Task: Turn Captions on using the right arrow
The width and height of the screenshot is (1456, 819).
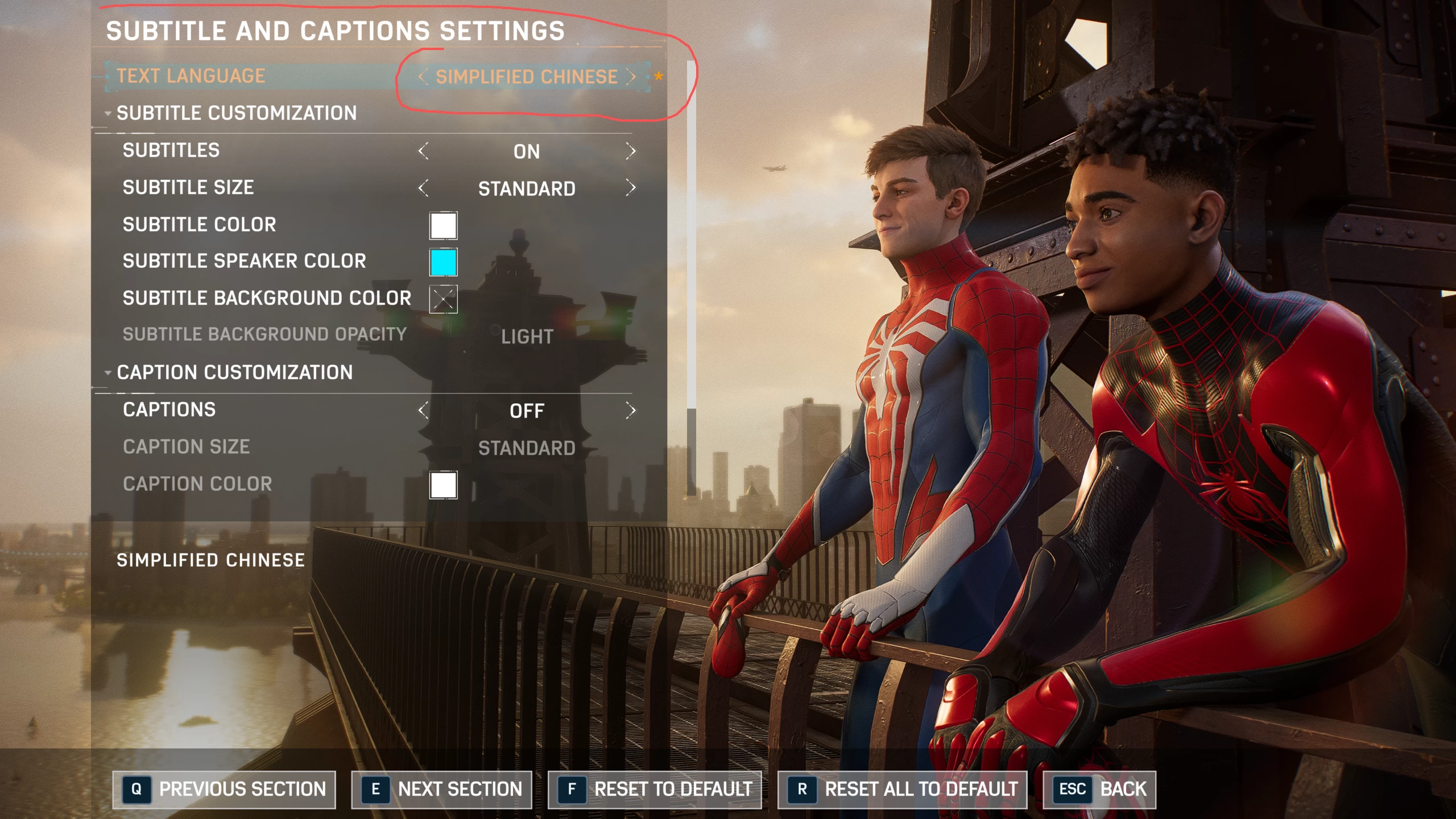Action: coord(630,411)
